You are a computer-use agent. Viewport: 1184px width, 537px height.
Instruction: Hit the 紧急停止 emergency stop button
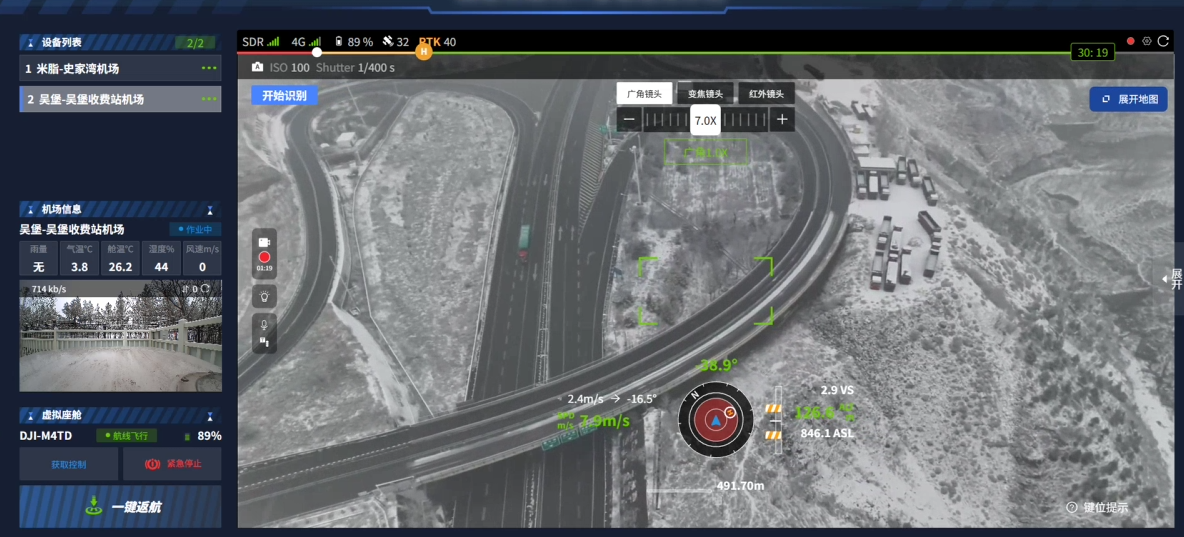(172, 464)
